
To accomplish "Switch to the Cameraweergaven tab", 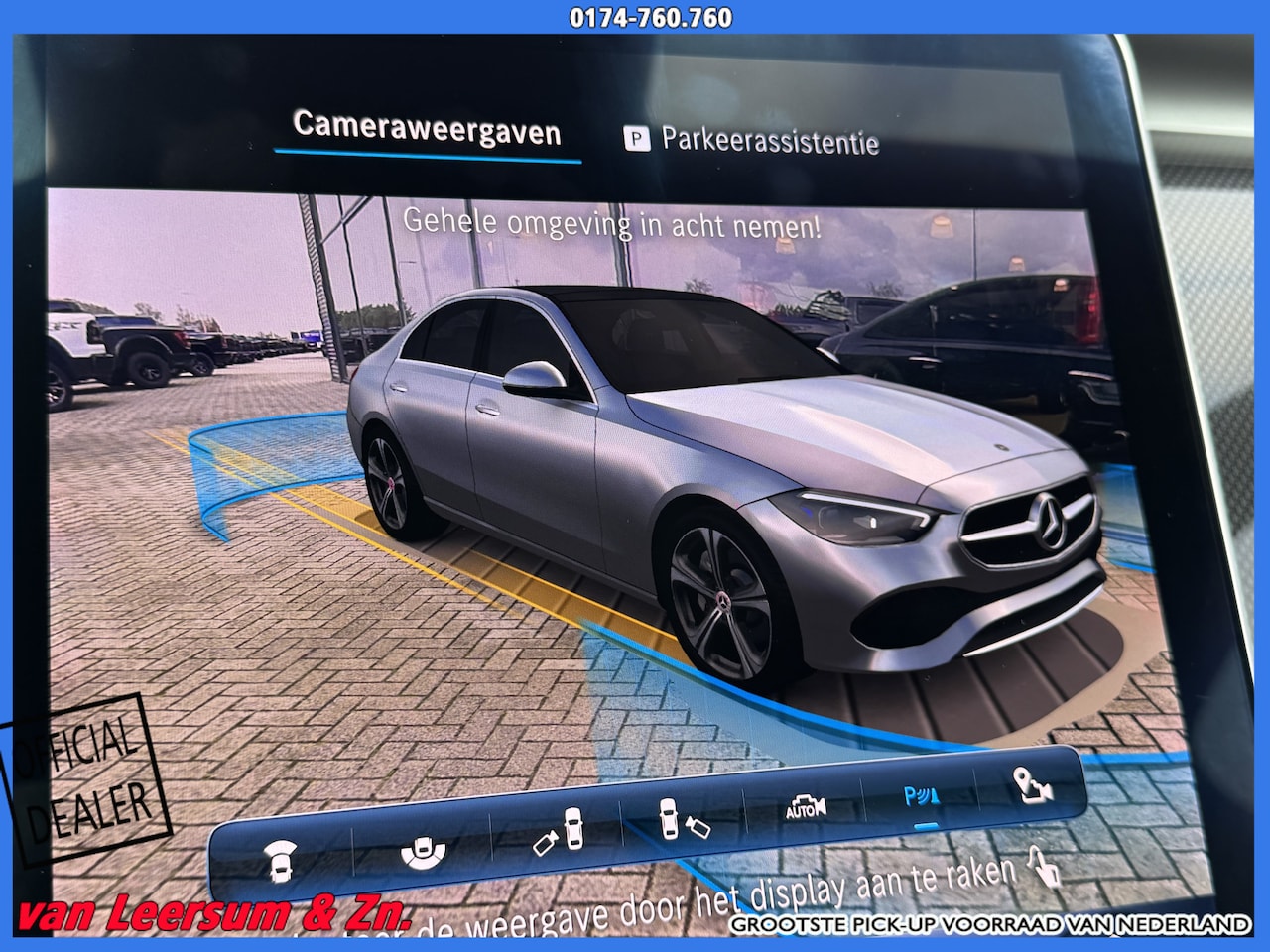I will 427,130.
